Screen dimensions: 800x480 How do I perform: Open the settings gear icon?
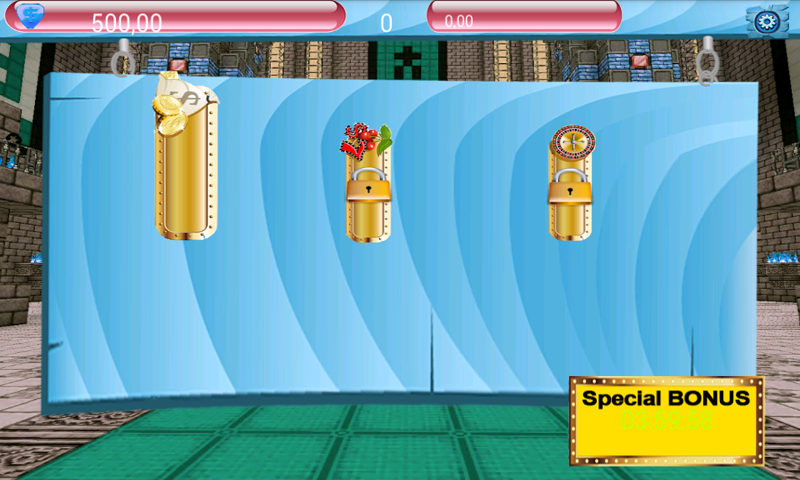coord(767,21)
